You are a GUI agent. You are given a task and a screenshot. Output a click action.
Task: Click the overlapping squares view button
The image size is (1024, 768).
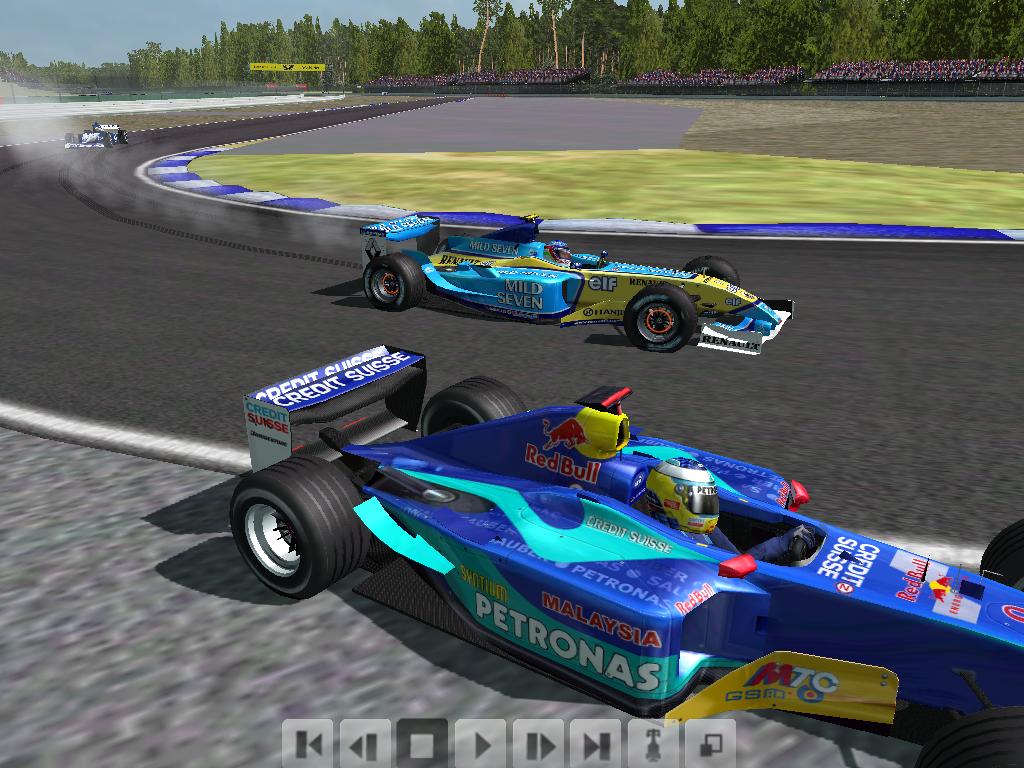(x=710, y=744)
